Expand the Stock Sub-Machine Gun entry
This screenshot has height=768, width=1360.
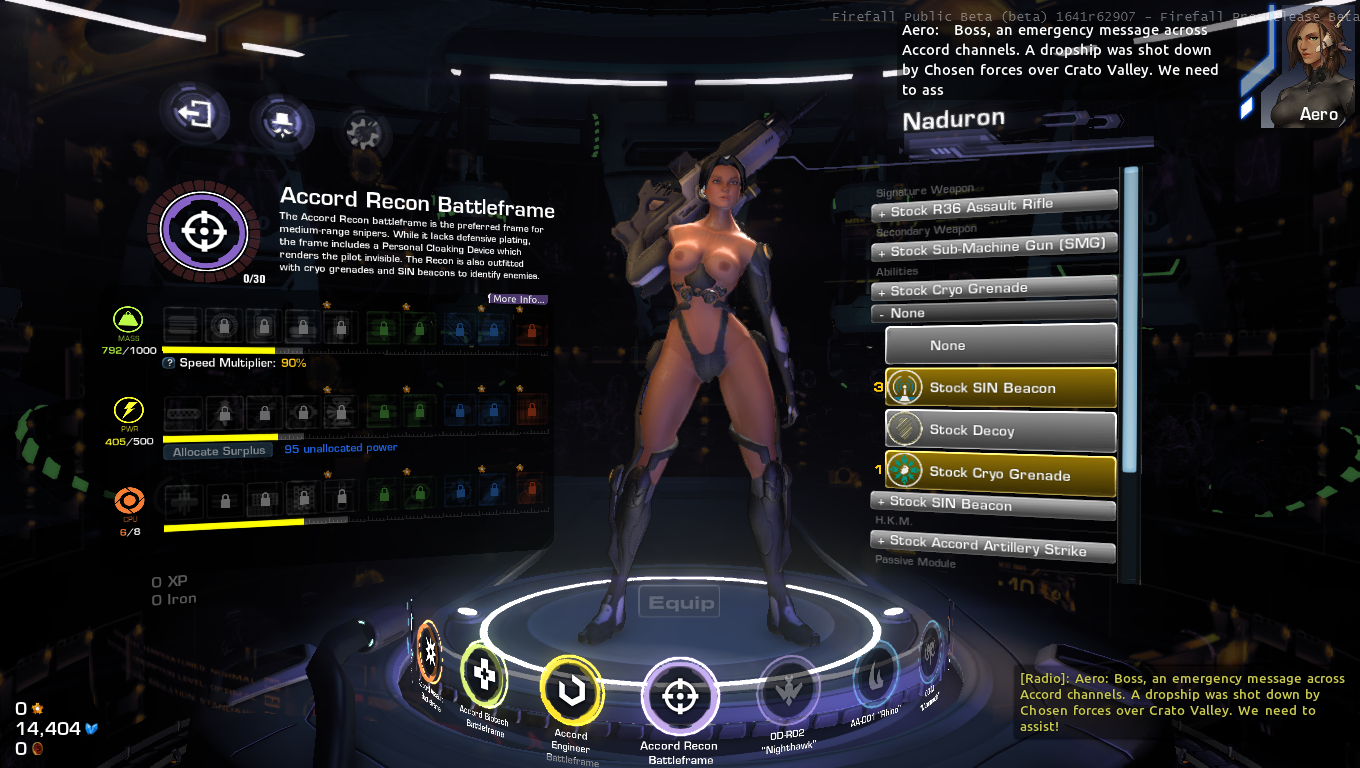tap(994, 248)
